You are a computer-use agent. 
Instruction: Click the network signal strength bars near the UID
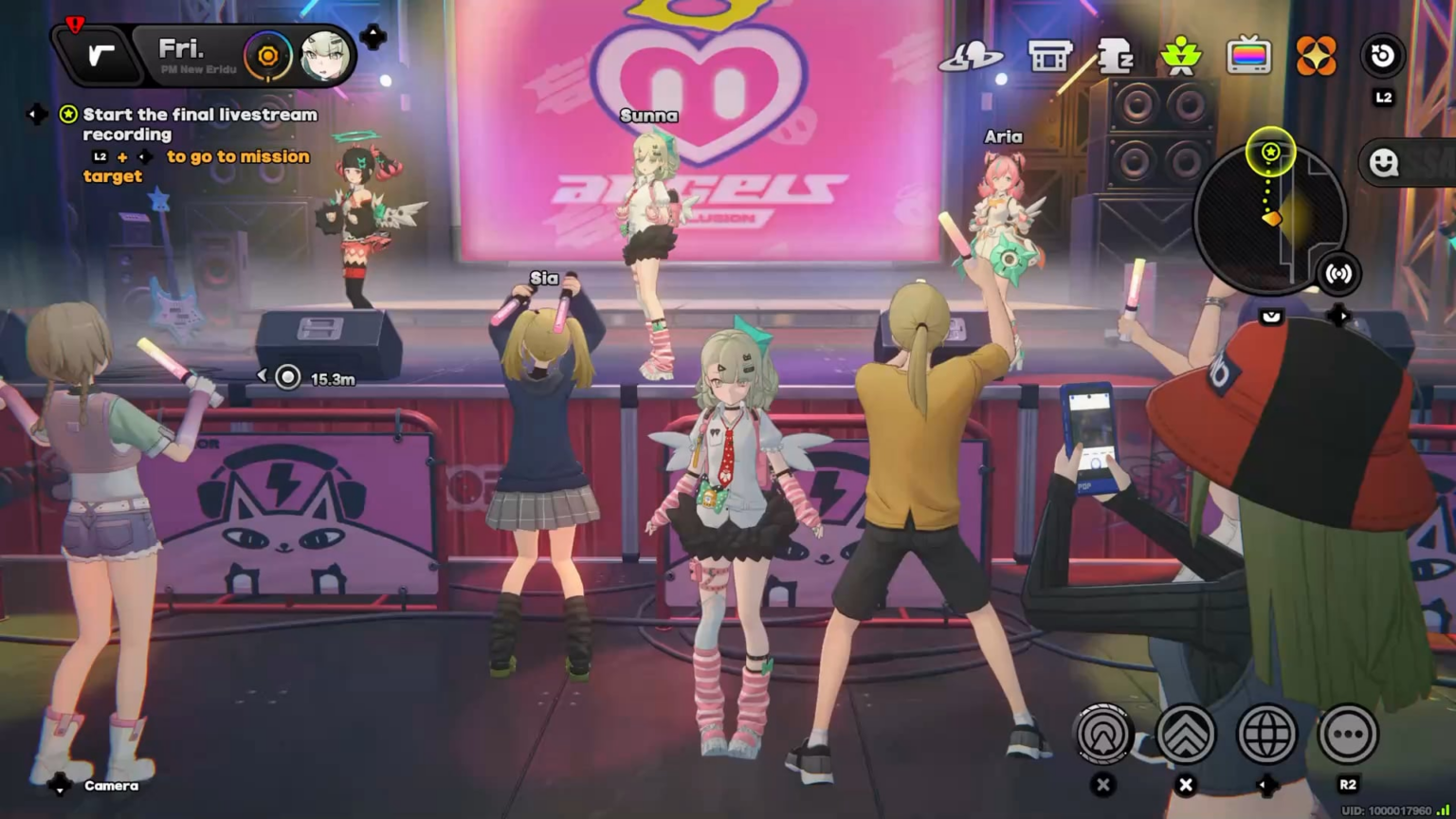1445,808
